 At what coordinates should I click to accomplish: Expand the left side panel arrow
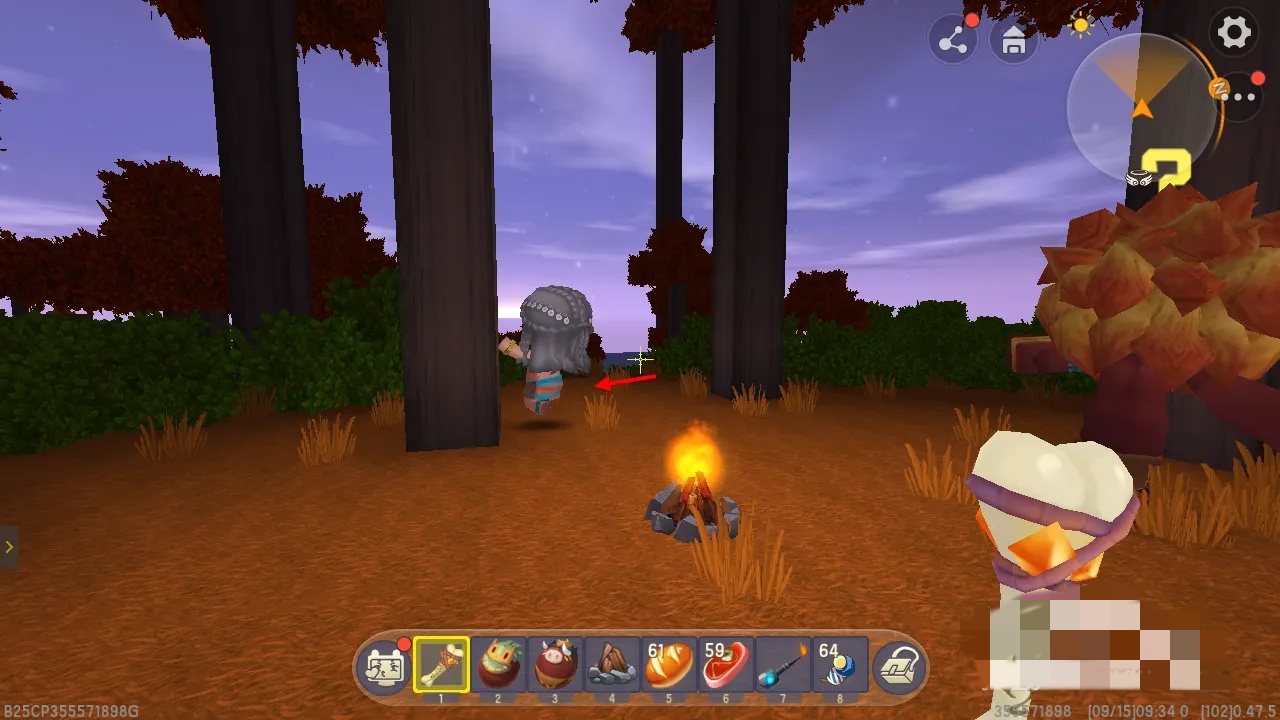click(x=9, y=547)
